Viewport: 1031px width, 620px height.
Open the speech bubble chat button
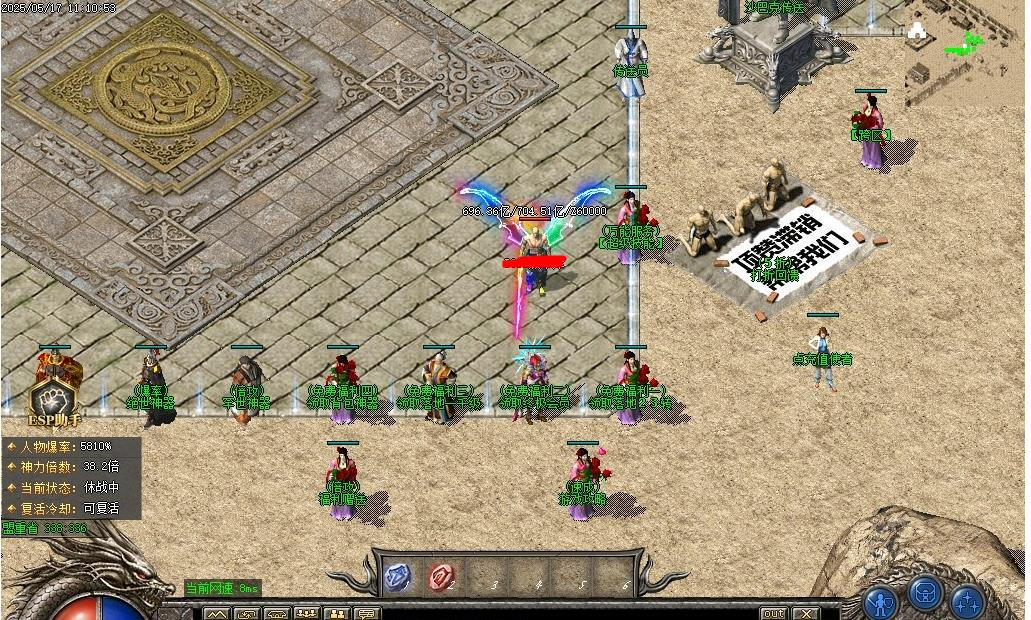[x=367, y=614]
